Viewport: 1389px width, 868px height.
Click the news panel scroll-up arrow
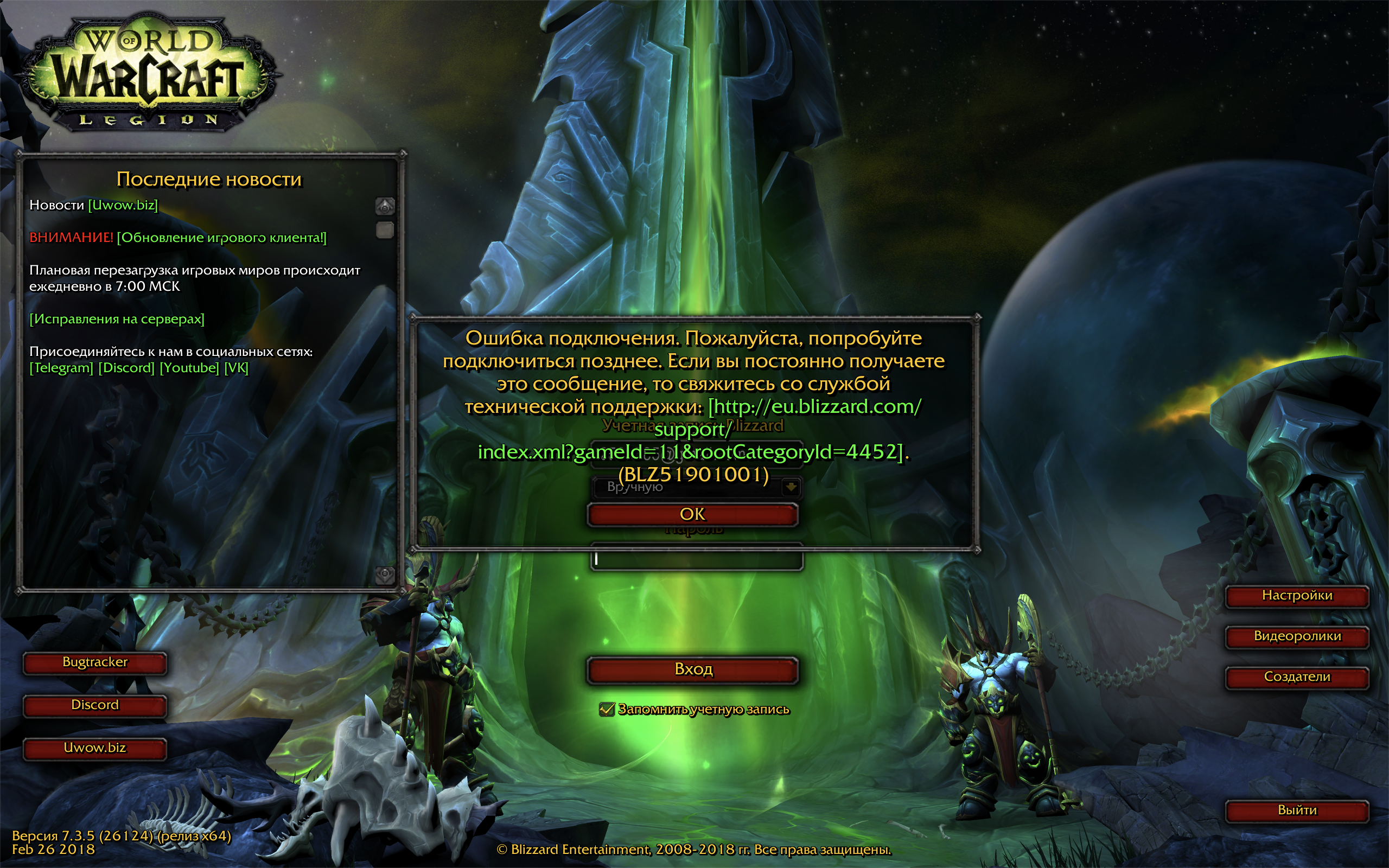point(385,206)
